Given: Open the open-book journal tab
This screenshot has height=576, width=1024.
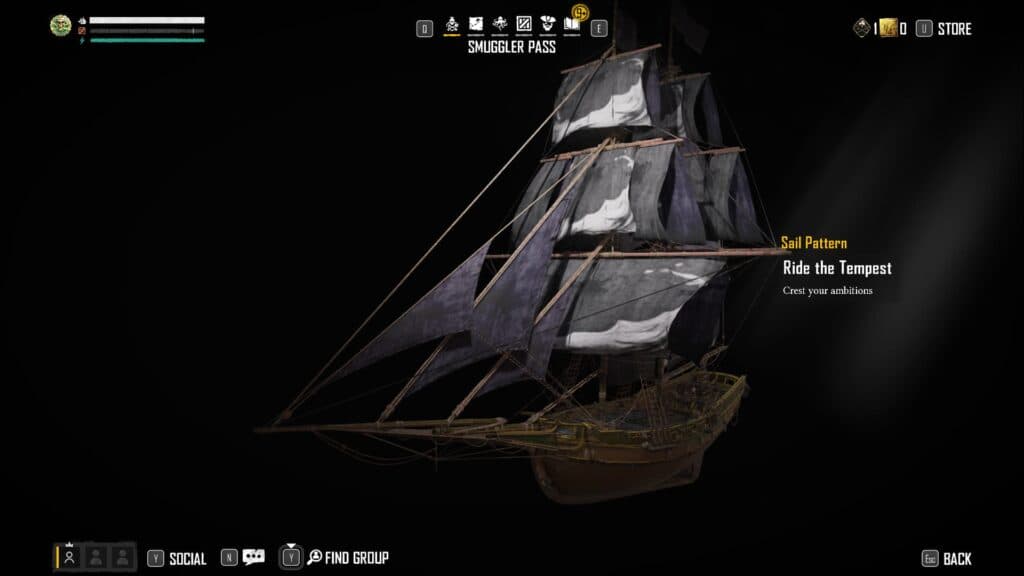Looking at the screenshot, I should point(571,24).
